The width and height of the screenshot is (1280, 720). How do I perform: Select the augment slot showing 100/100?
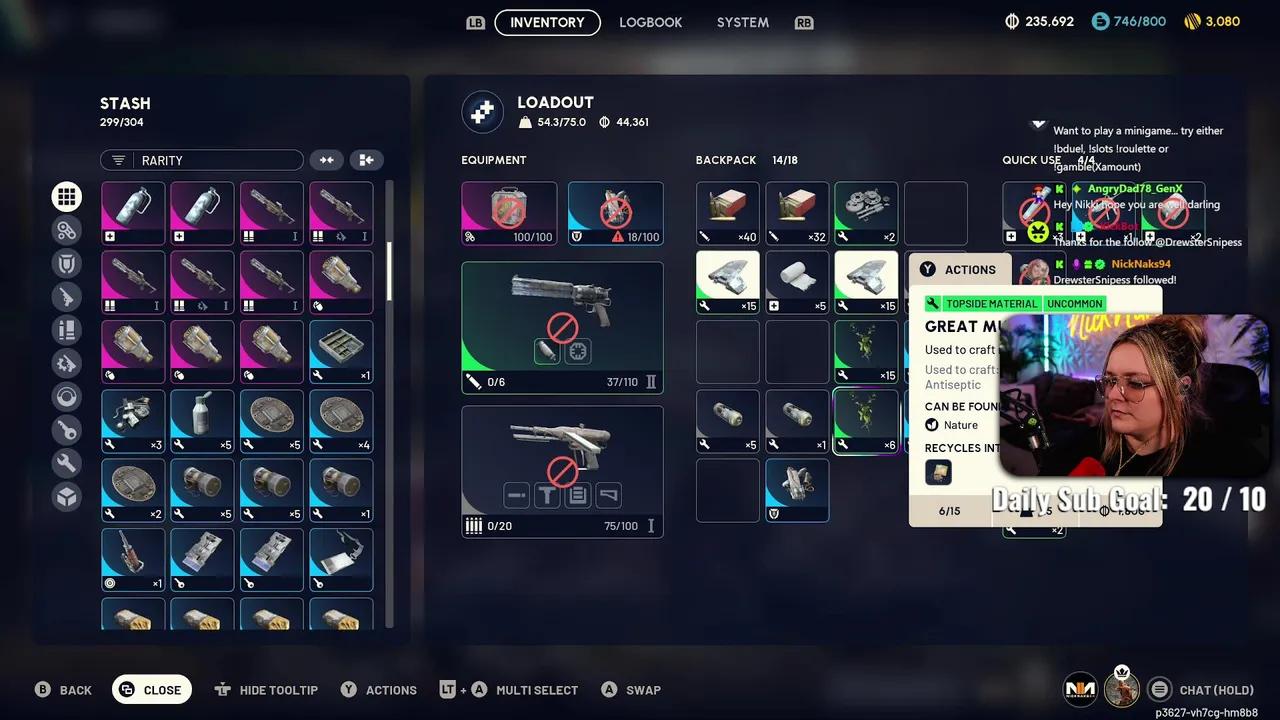[x=509, y=213]
